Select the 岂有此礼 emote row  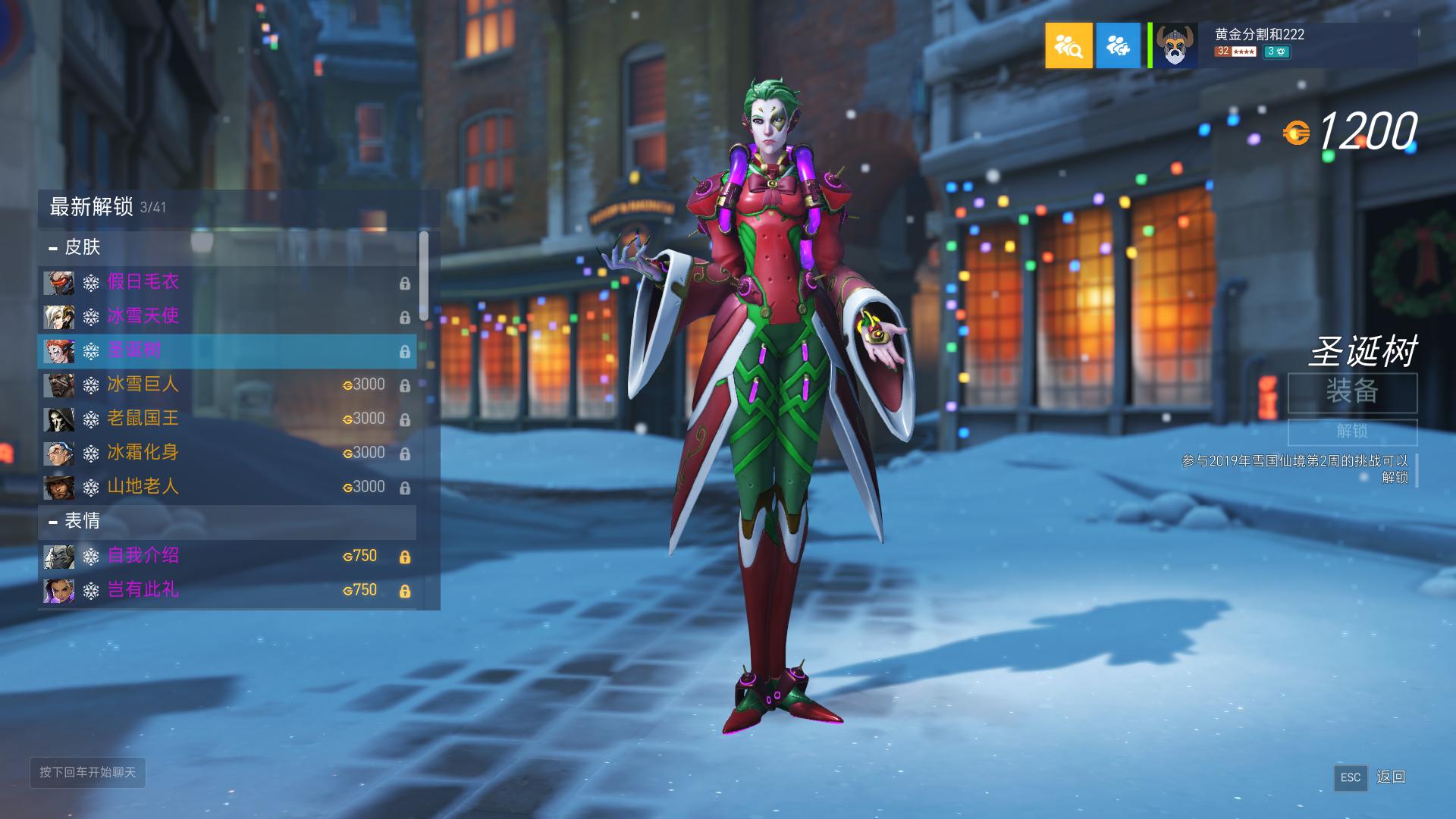227,590
